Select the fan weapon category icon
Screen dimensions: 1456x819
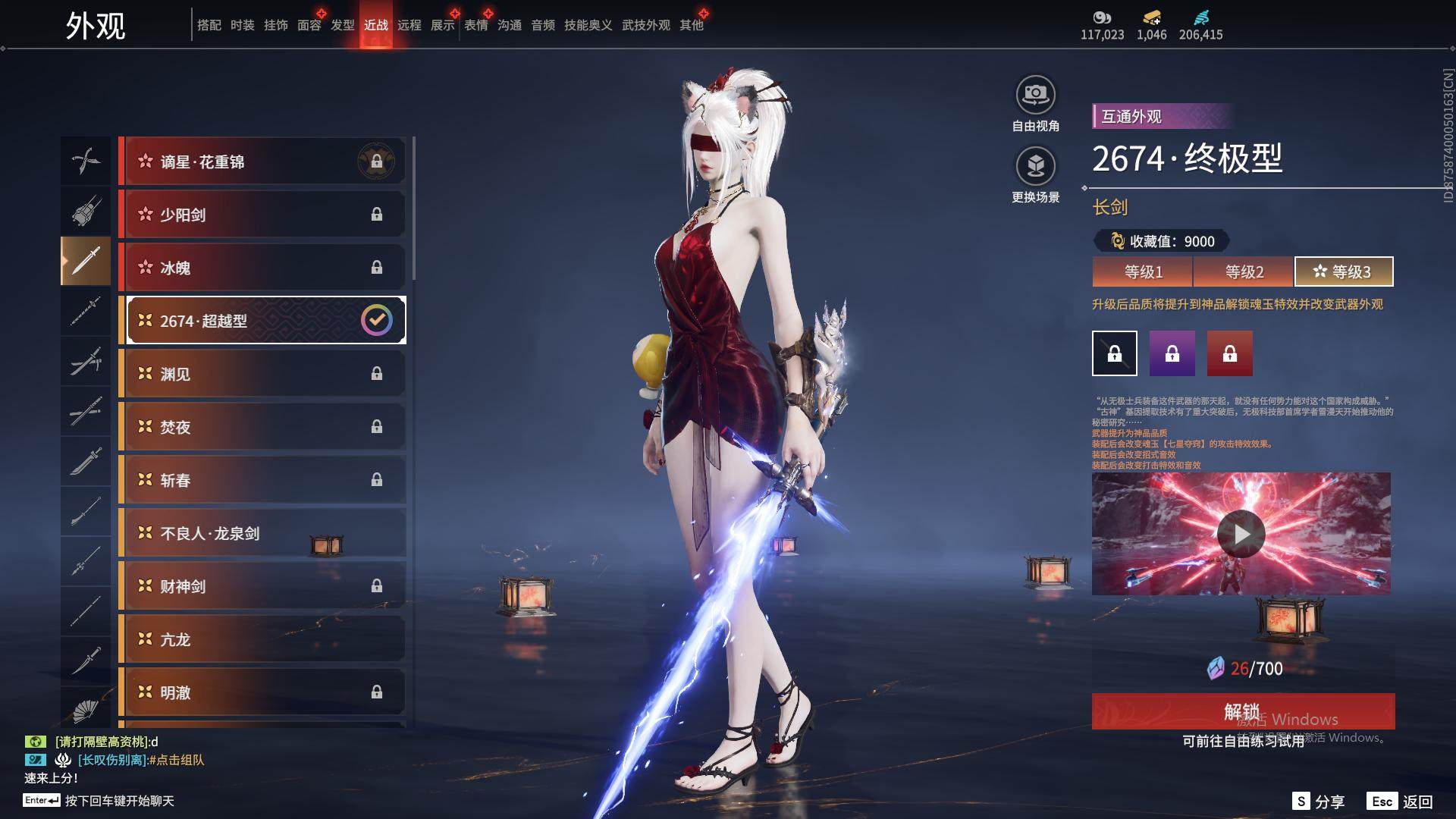point(86,710)
